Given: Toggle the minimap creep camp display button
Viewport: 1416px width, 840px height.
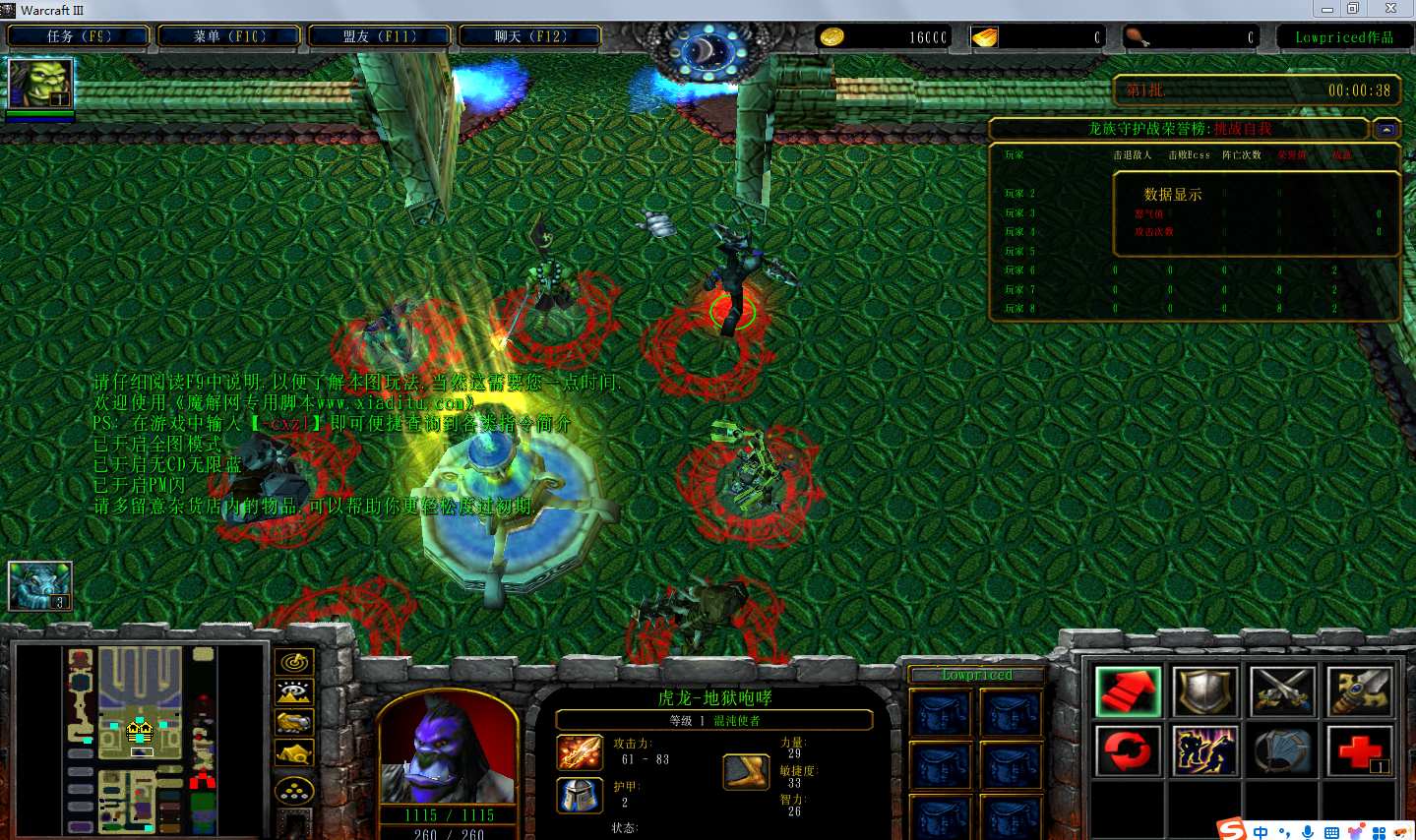Looking at the screenshot, I should click(294, 754).
